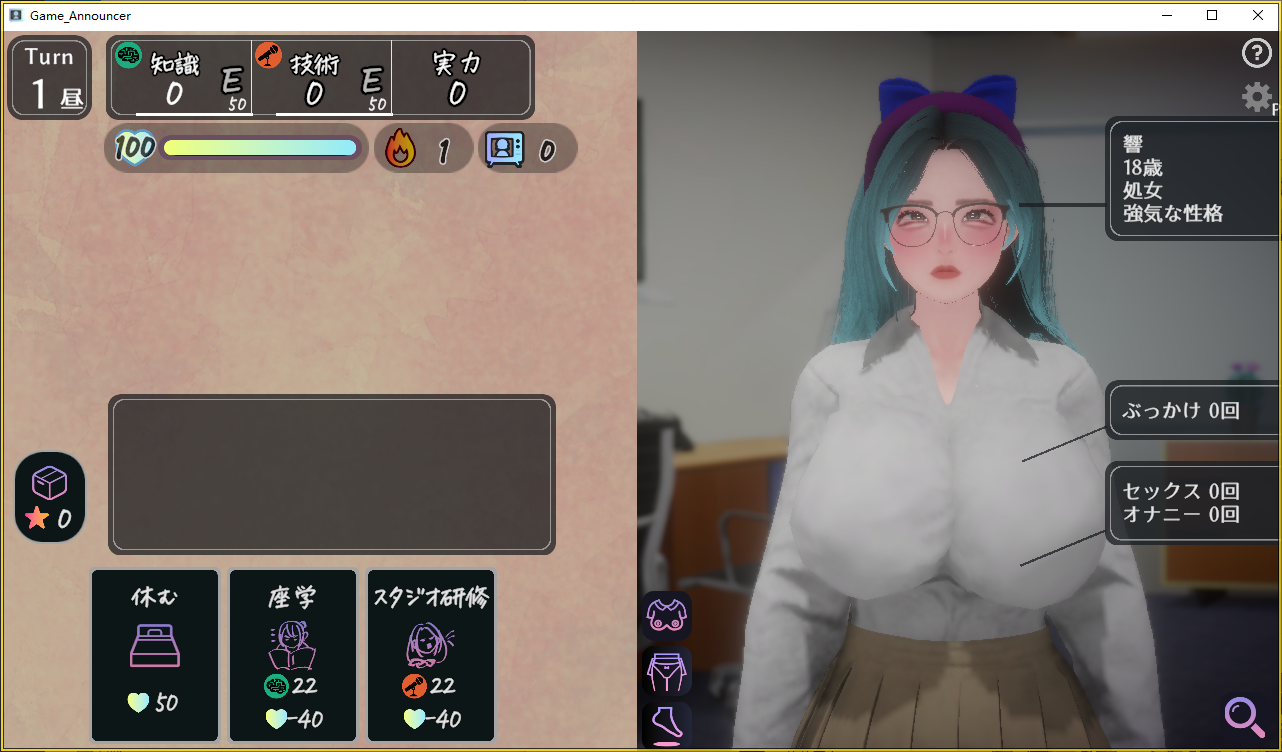Toggle the underwear clothing icon
The image size is (1282, 752).
[666, 671]
